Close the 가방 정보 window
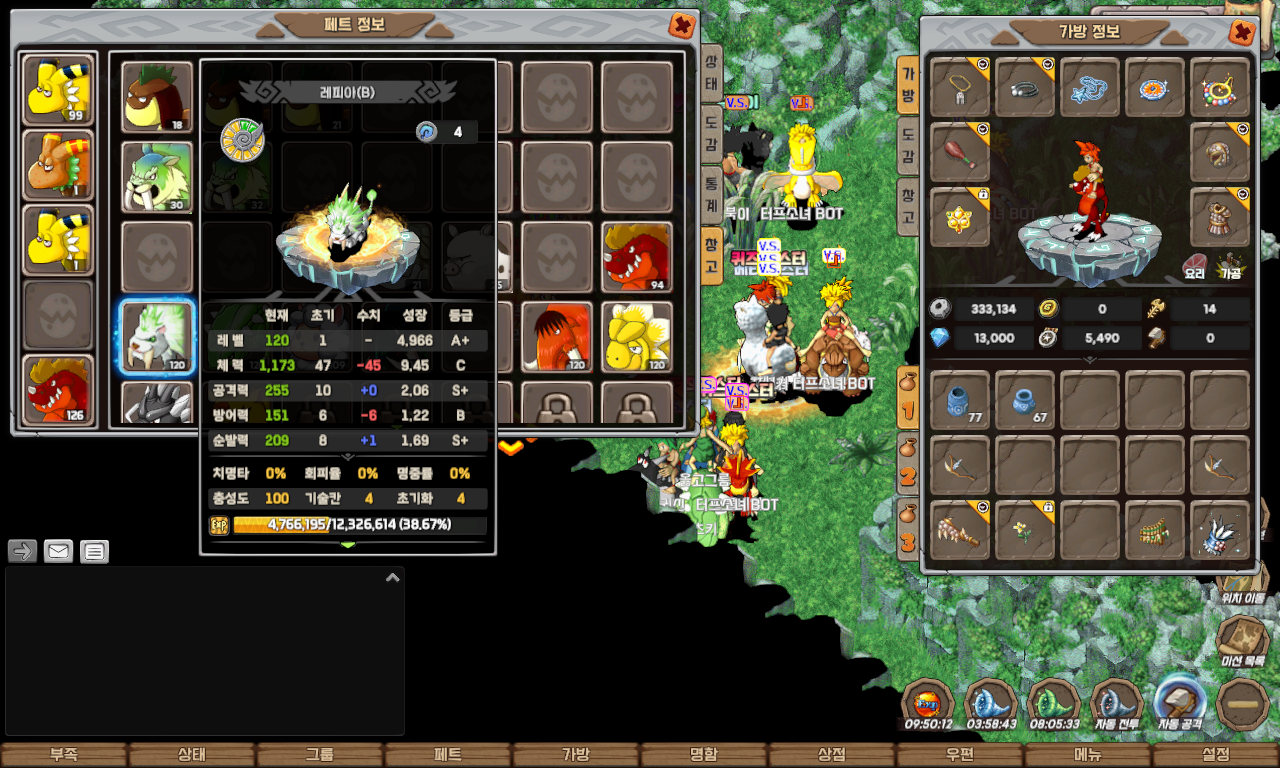The width and height of the screenshot is (1280, 768). pyautogui.click(x=1242, y=33)
